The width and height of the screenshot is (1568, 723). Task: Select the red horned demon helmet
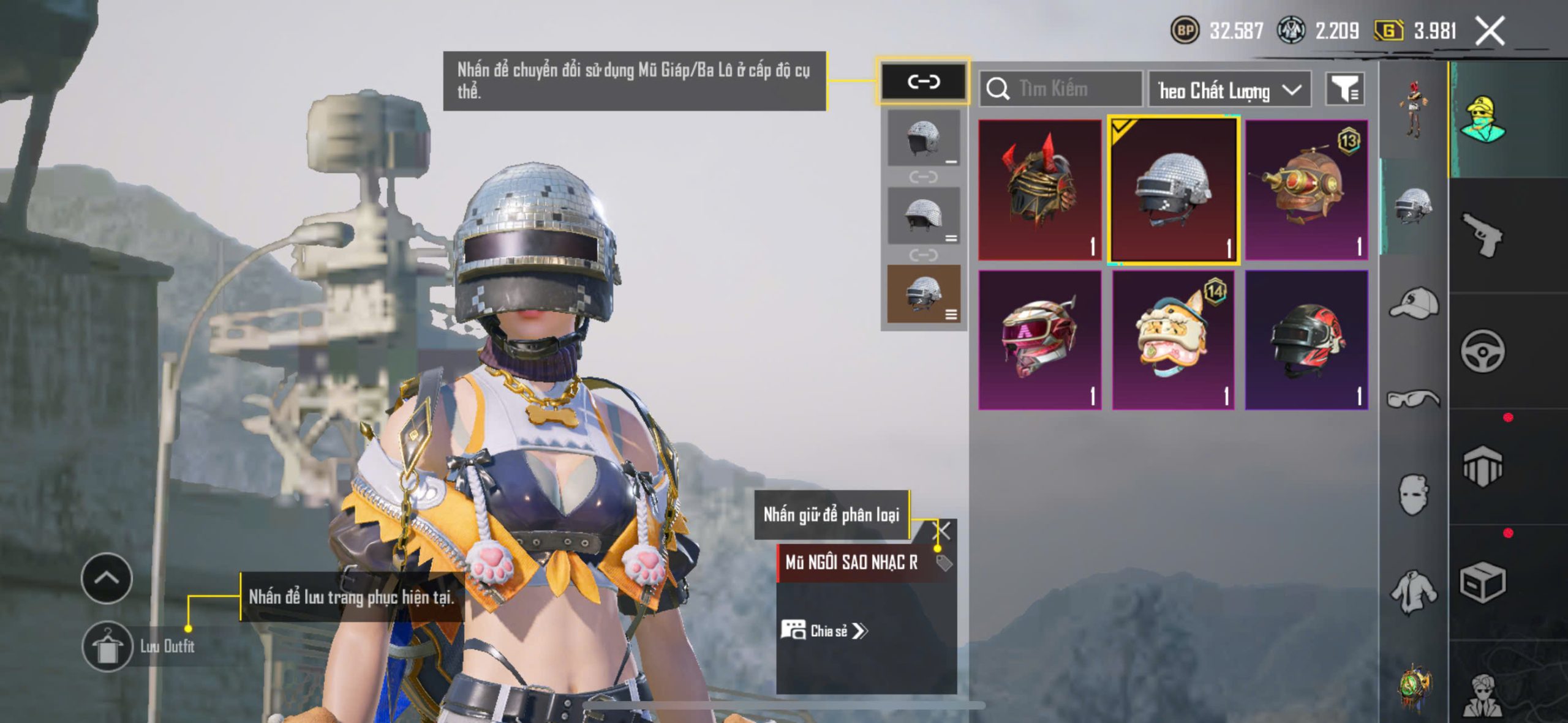click(1039, 190)
